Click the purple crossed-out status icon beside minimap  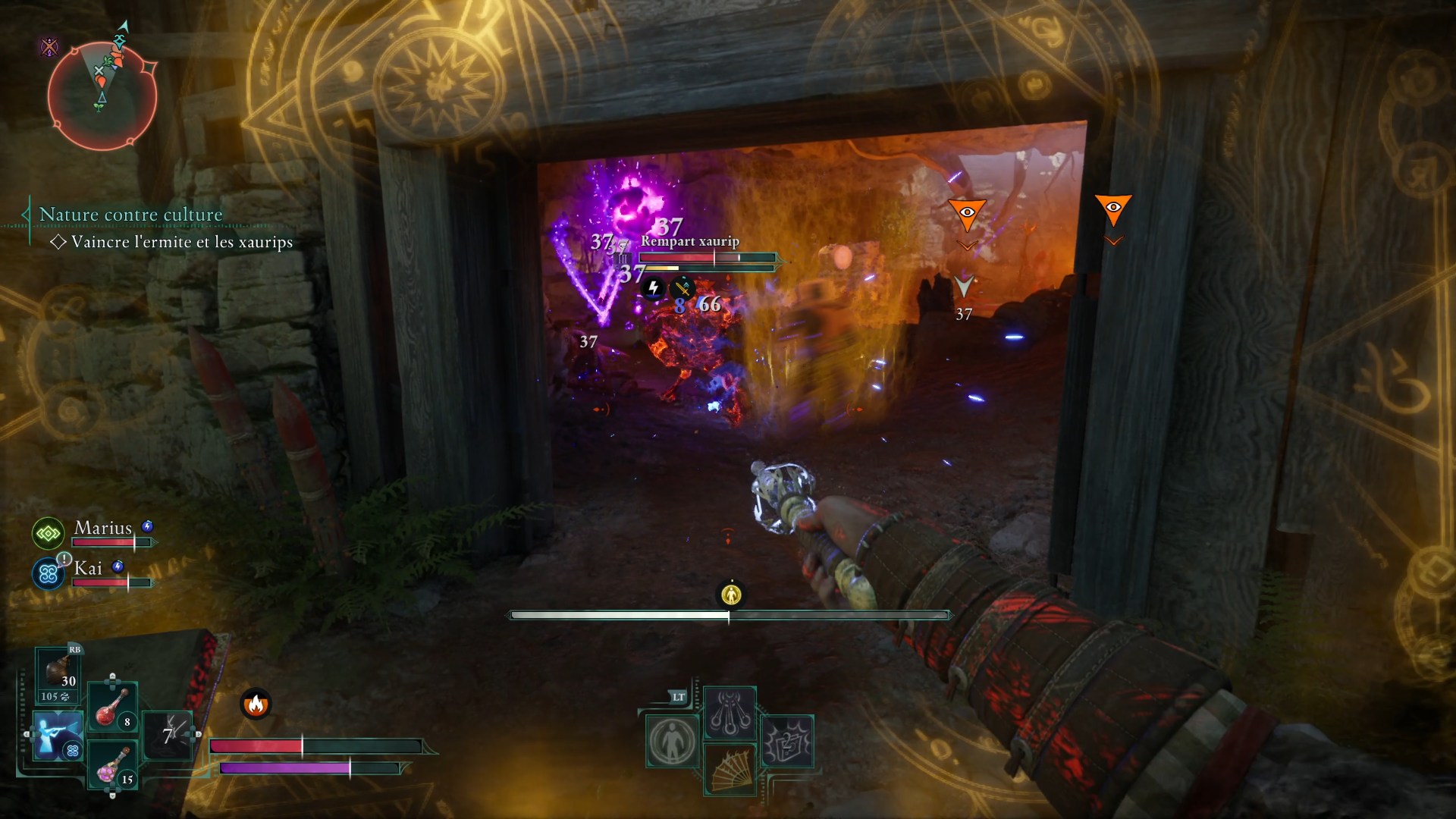(x=50, y=48)
